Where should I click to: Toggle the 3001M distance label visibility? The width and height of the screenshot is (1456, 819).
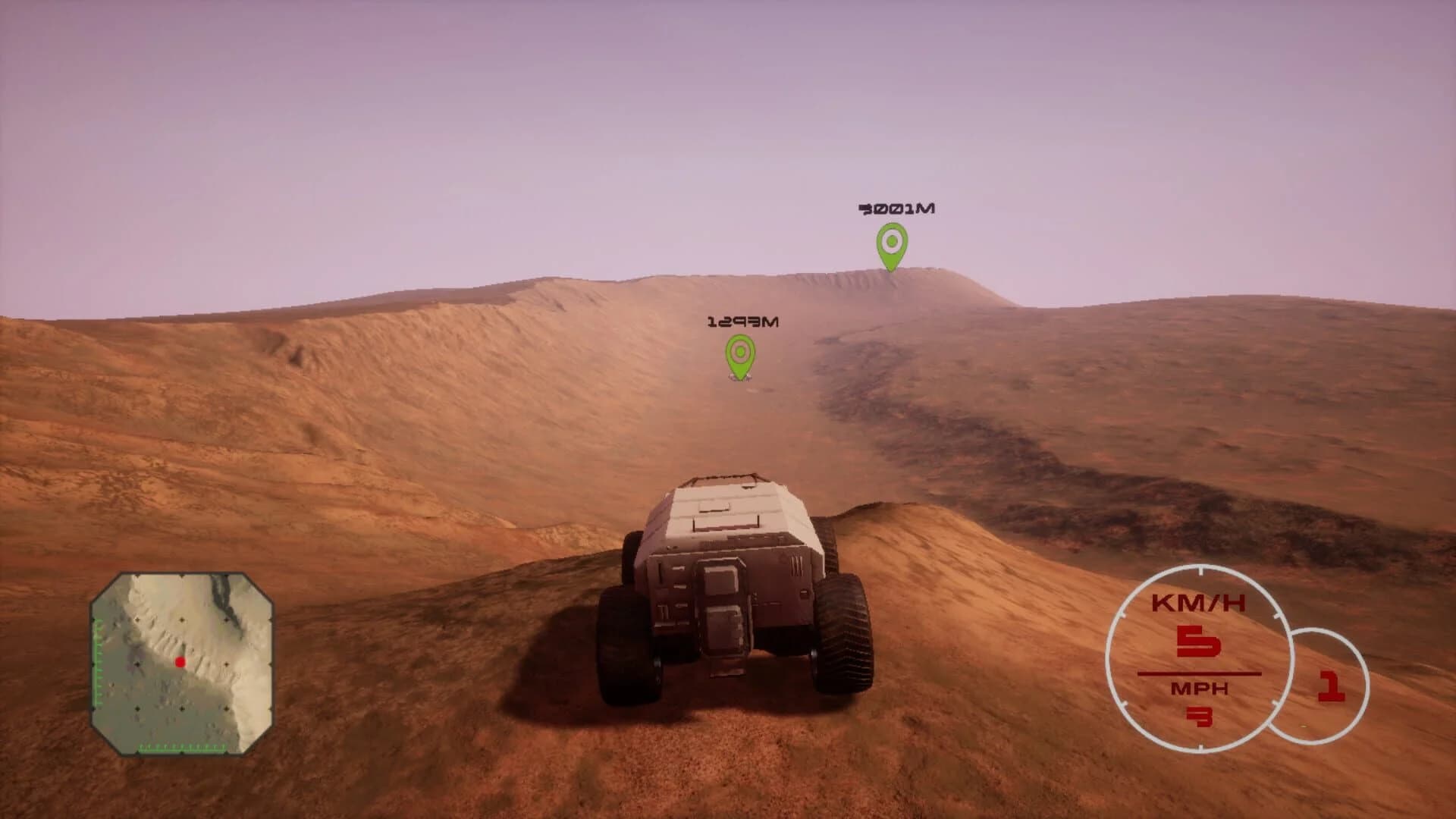(897, 208)
